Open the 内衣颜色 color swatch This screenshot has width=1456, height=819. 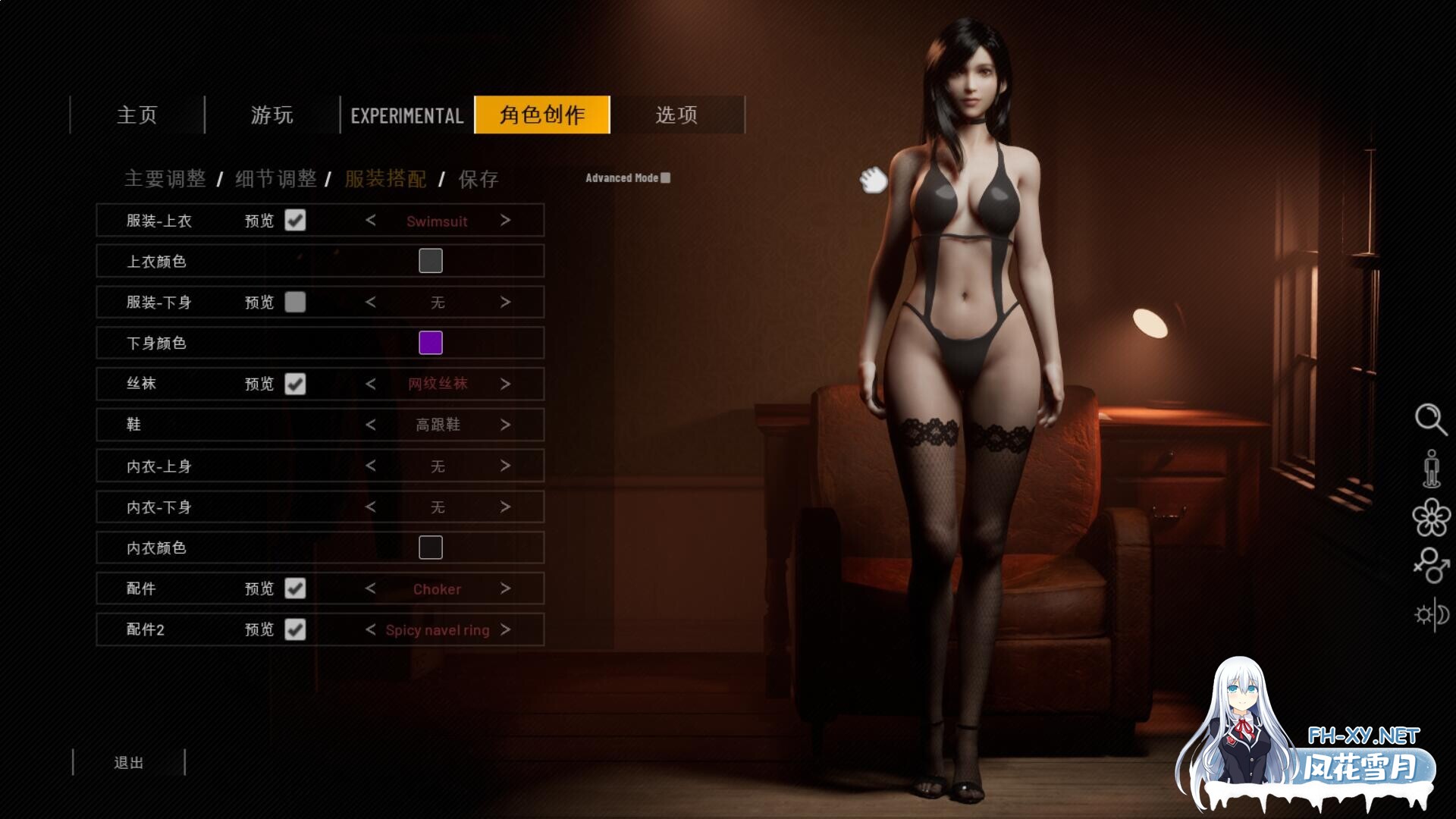click(x=431, y=548)
